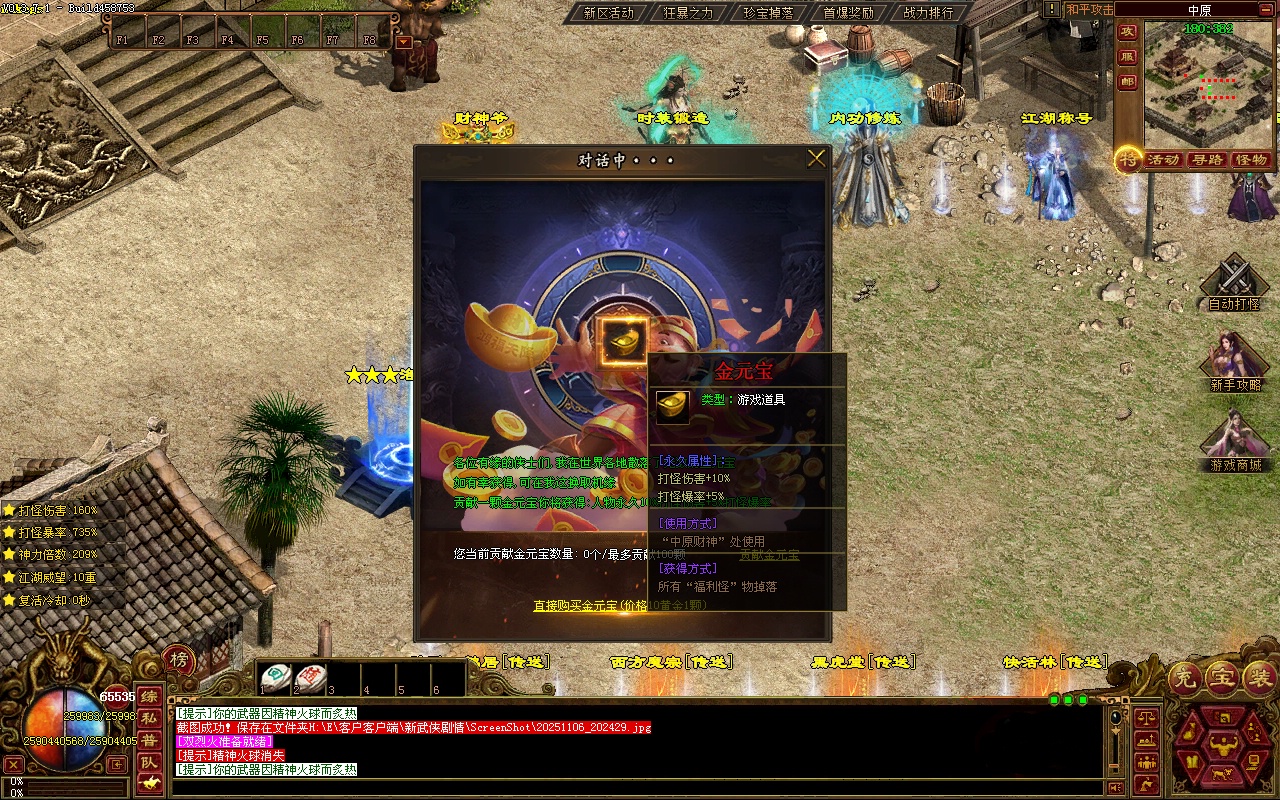Open the 游戏商城 game shop
The width and height of the screenshot is (1280, 800).
pyautogui.click(x=1235, y=442)
